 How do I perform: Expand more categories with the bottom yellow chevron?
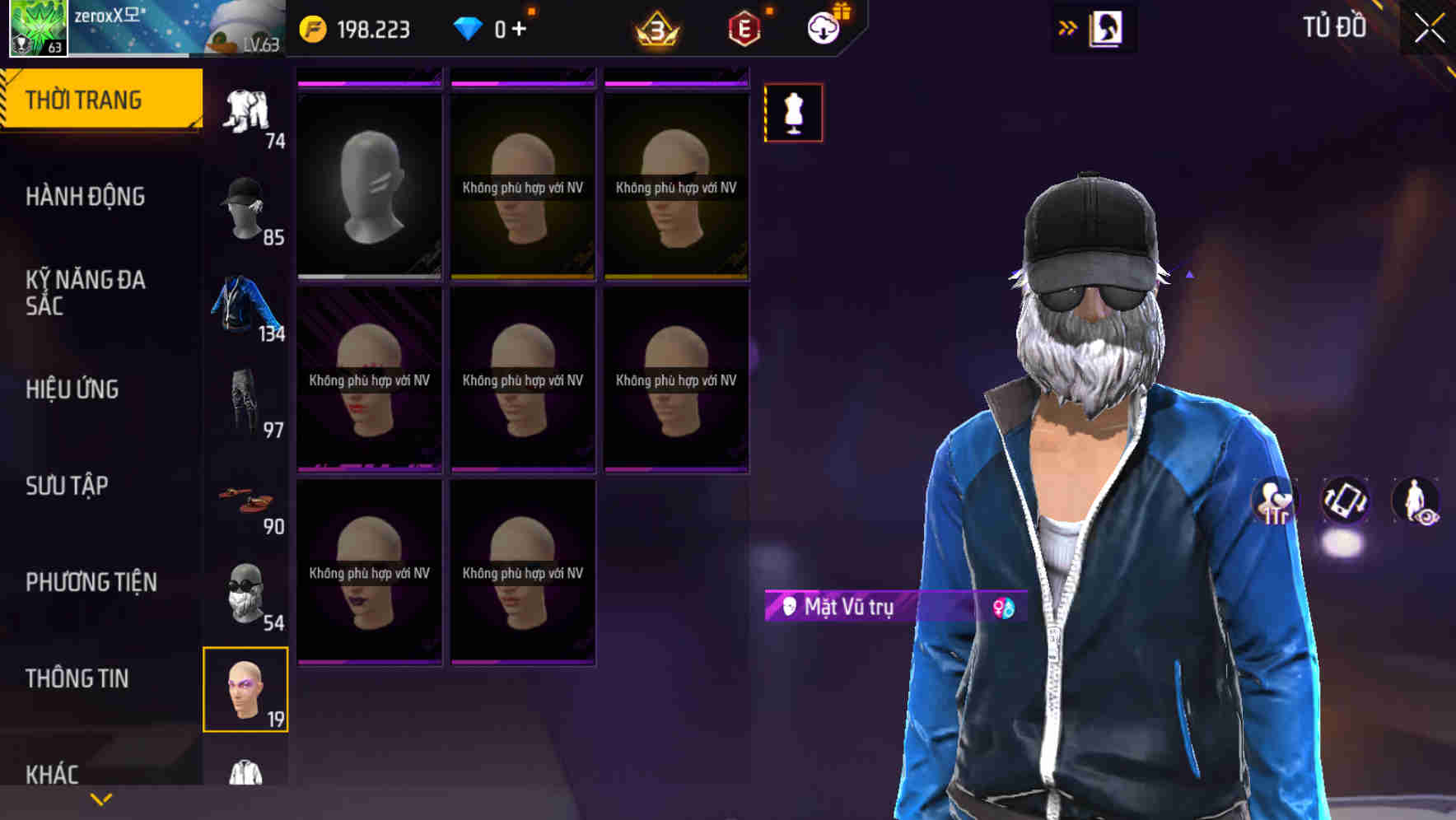pos(100,797)
